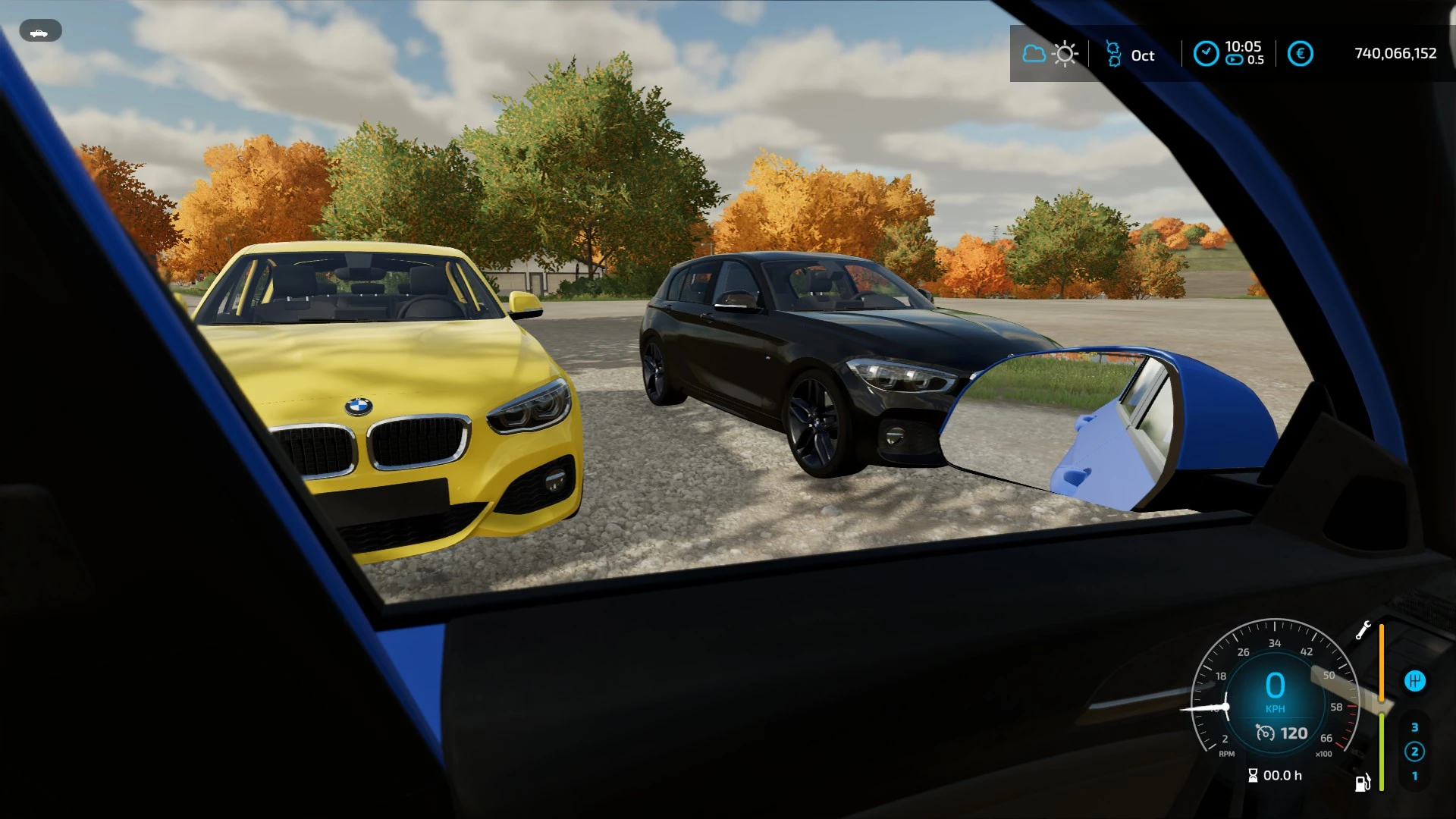Select the fuel pump icon
Image resolution: width=1456 pixels, height=819 pixels.
(x=1362, y=783)
